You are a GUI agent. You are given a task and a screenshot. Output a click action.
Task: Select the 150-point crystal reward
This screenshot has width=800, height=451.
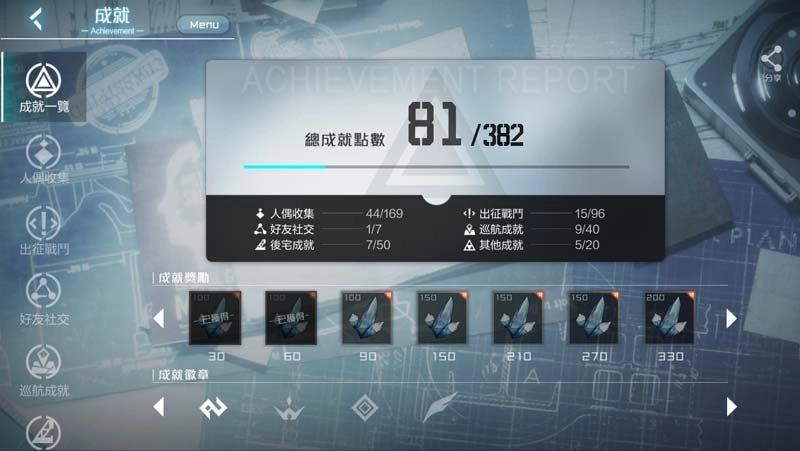pos(441,318)
